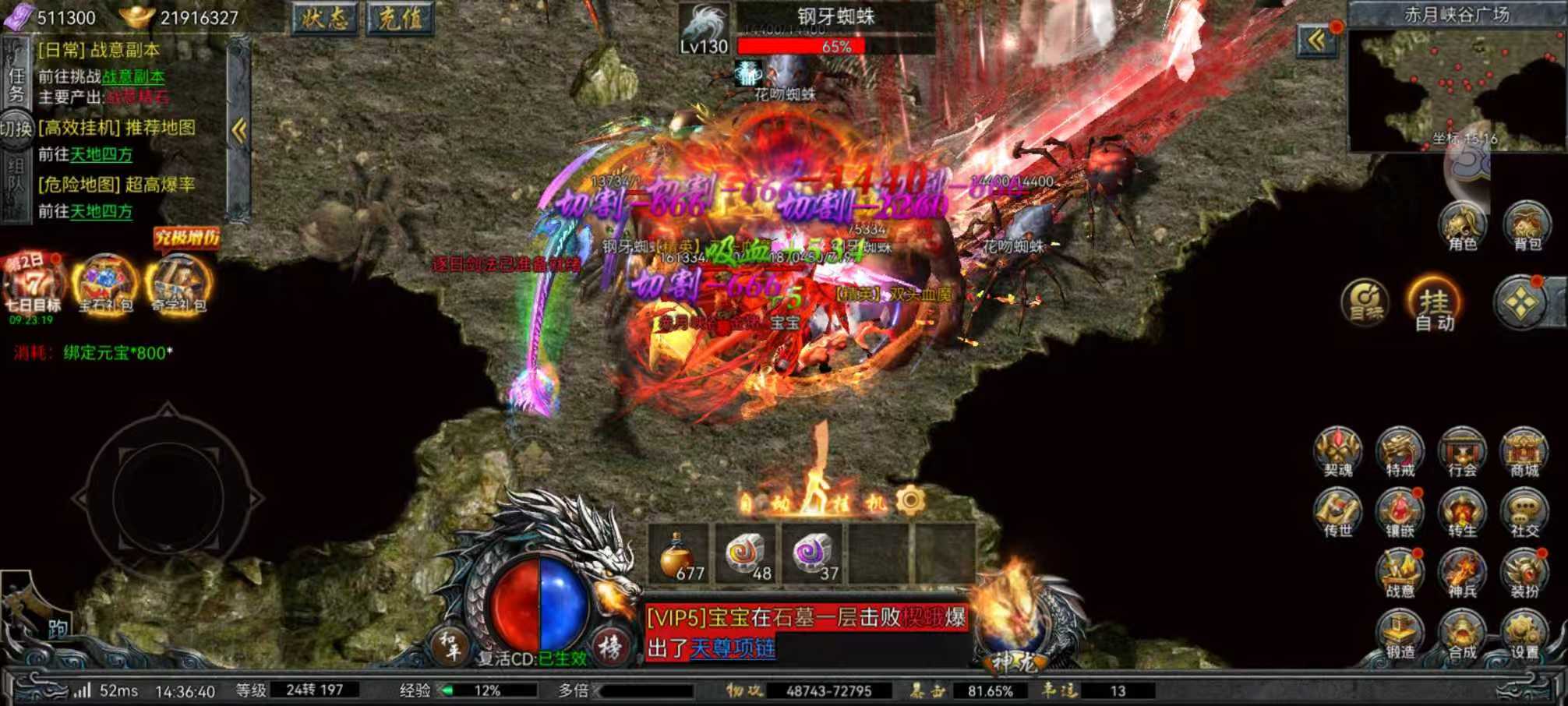The height and width of the screenshot is (706, 1568).
Task: Toggle the 跑 run mode button
Action: (56, 628)
